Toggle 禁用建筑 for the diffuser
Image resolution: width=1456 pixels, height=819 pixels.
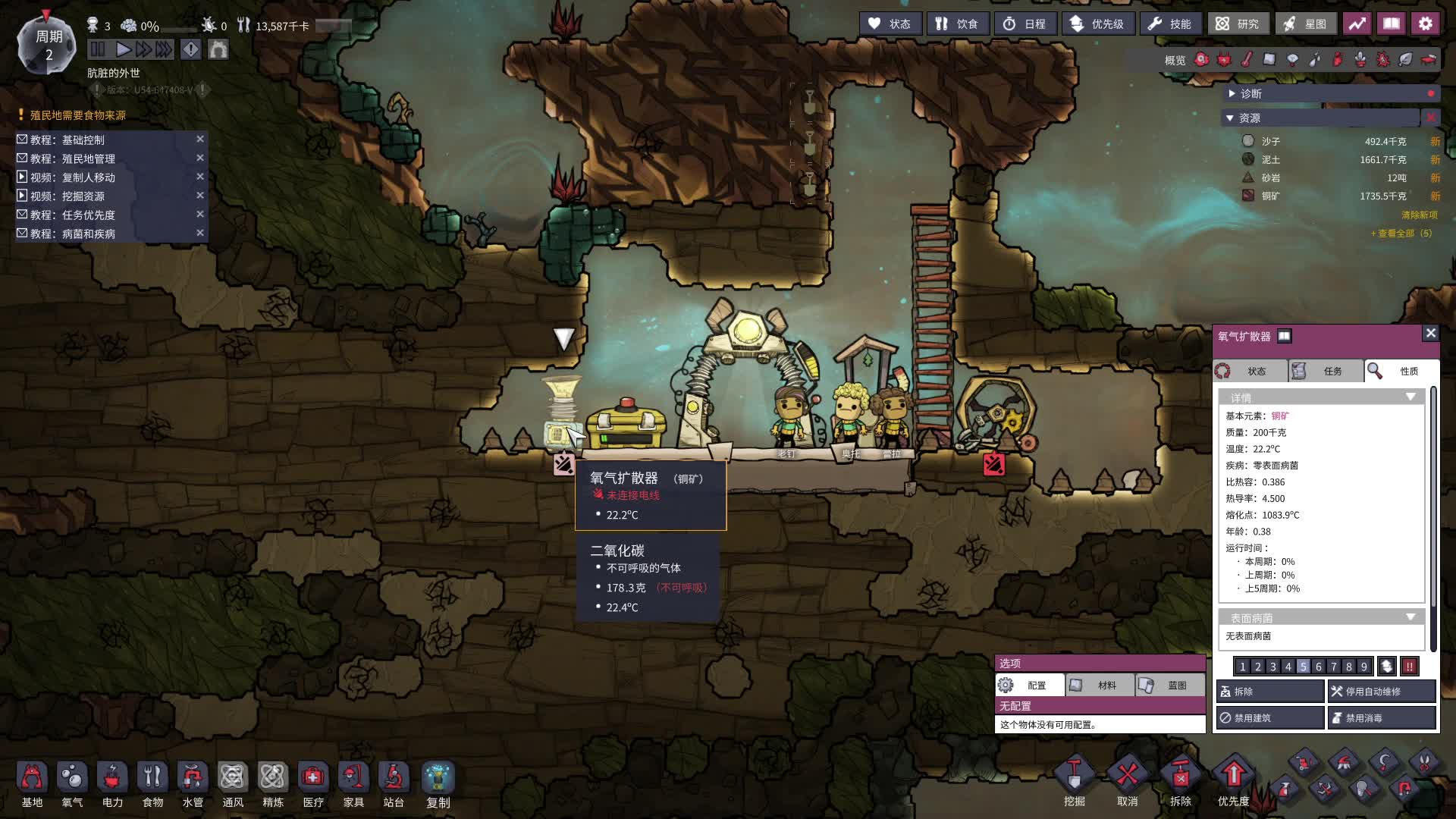point(1270,717)
